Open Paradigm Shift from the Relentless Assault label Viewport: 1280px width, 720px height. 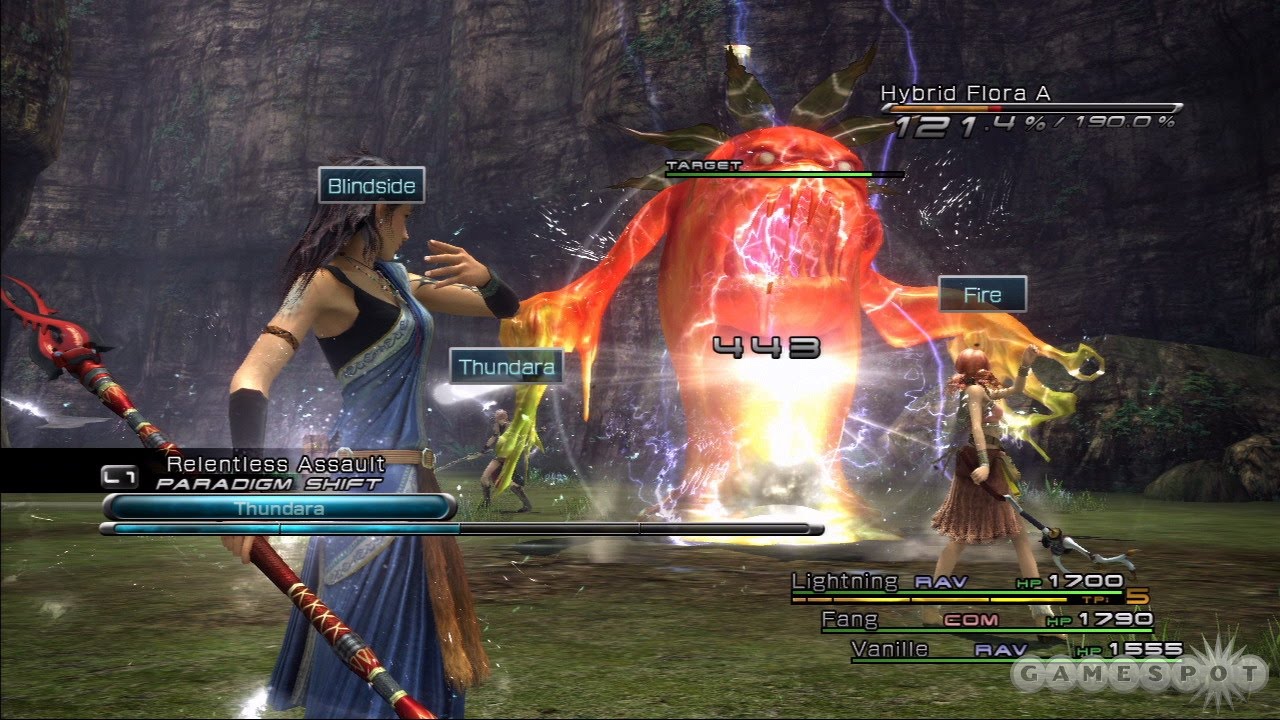[270, 473]
